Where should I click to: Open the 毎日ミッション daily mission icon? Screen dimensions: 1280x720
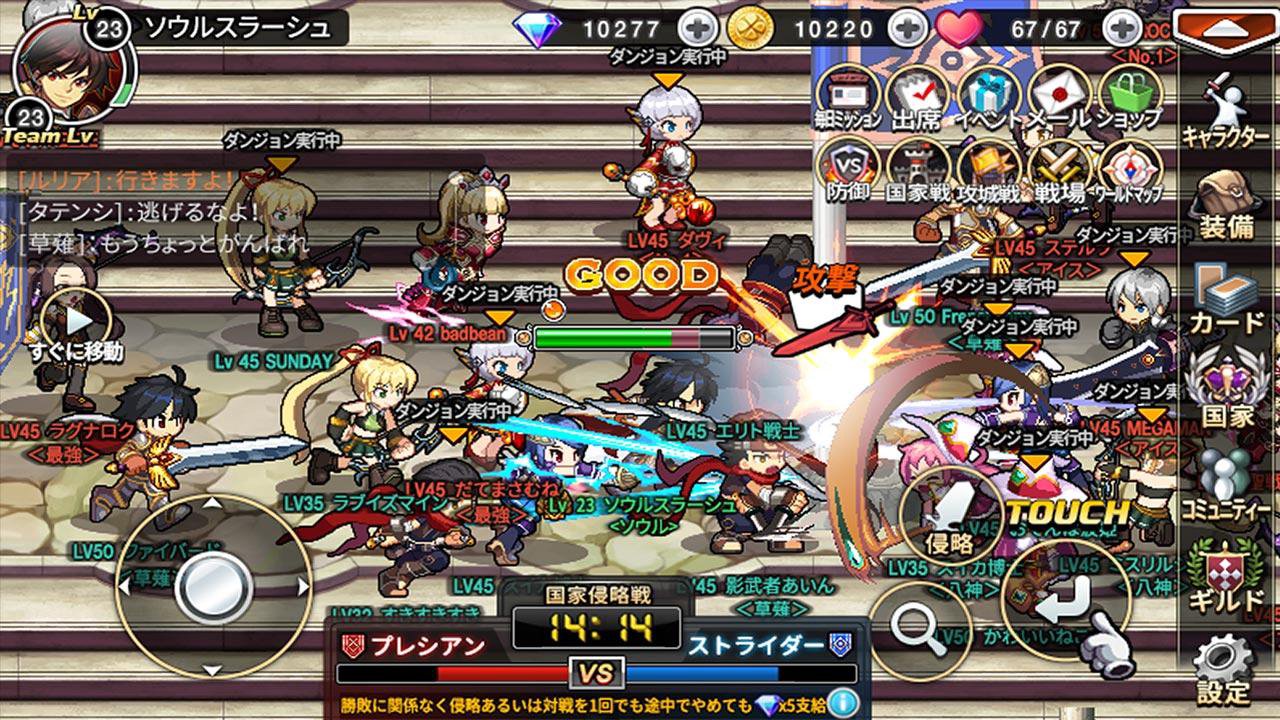click(847, 94)
